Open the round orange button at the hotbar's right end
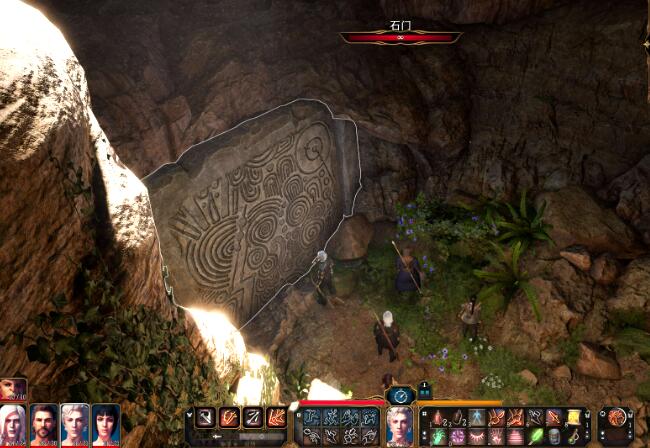The width and height of the screenshot is (650, 448). tap(617, 417)
